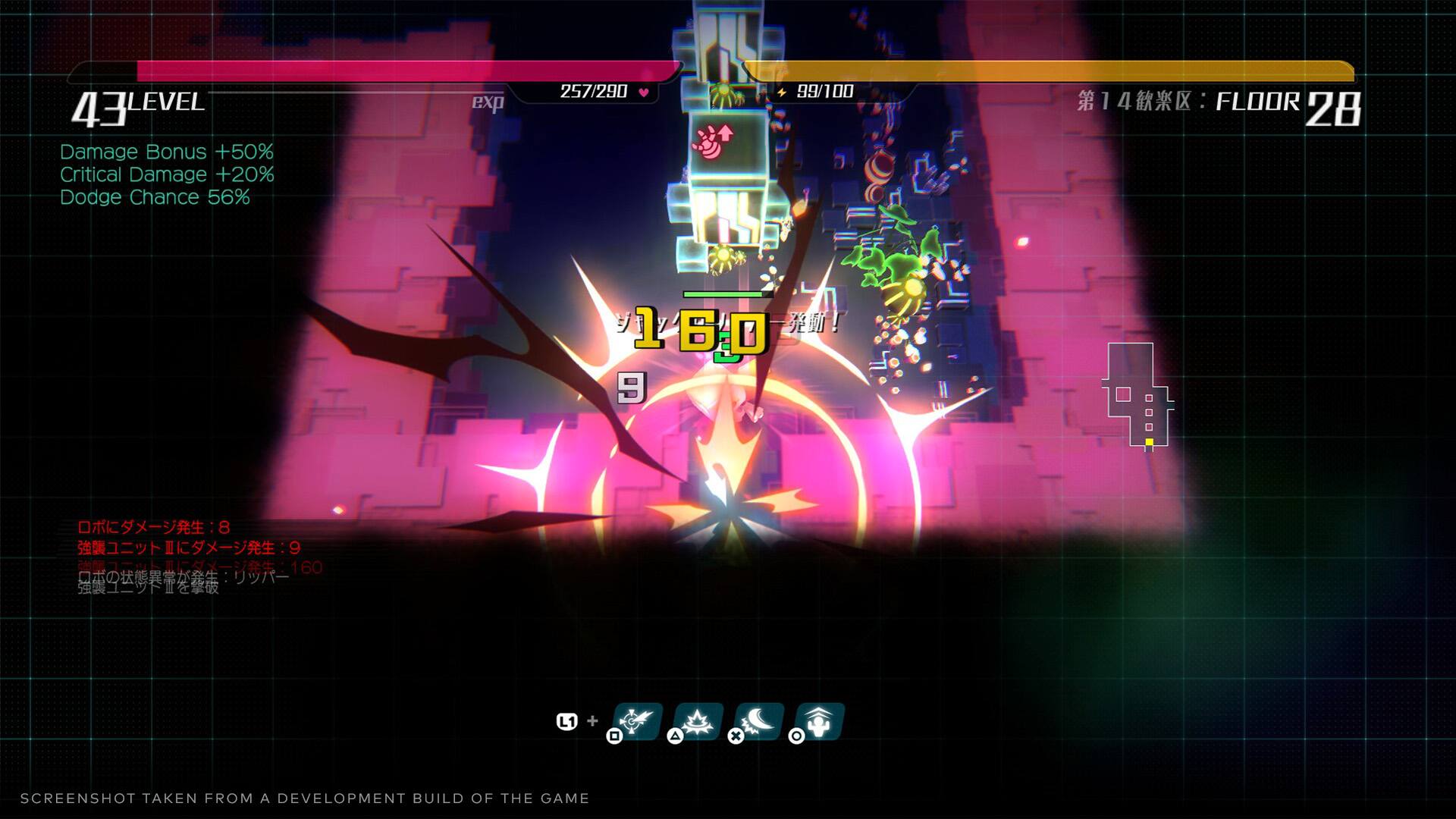Click the L1 shoulder button prompt icon

coord(567,720)
